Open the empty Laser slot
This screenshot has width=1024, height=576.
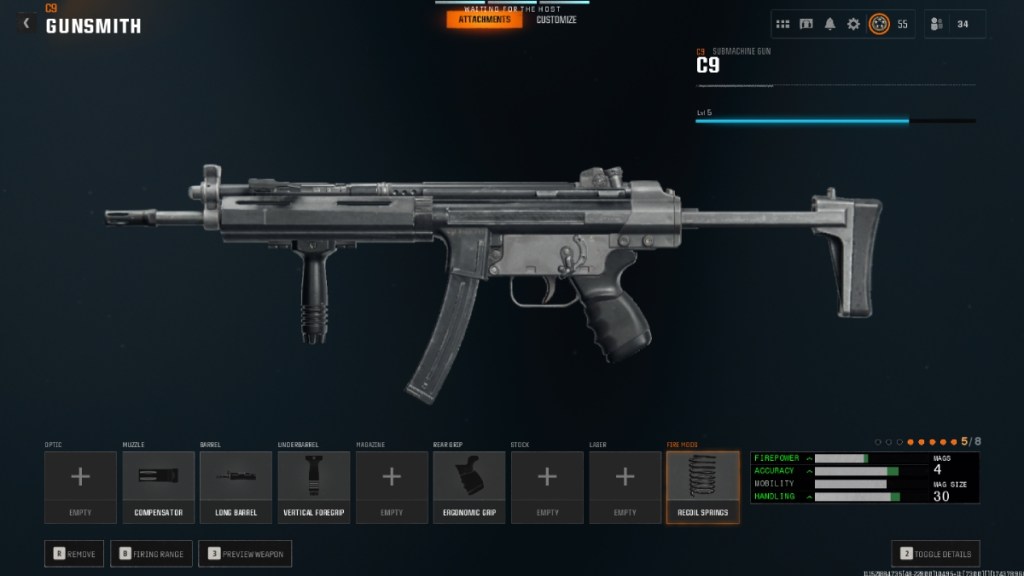click(625, 487)
